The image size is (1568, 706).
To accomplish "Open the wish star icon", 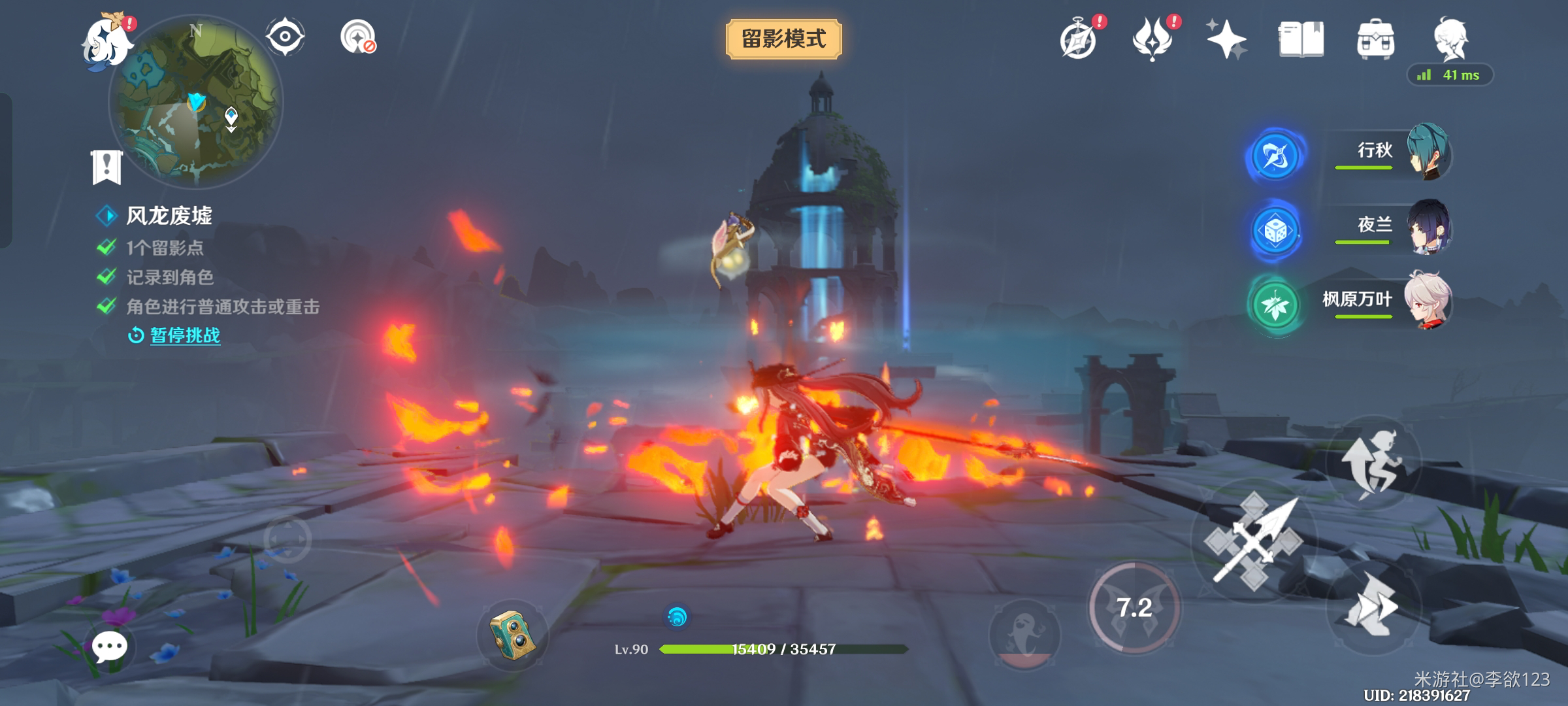I will coord(1226,41).
